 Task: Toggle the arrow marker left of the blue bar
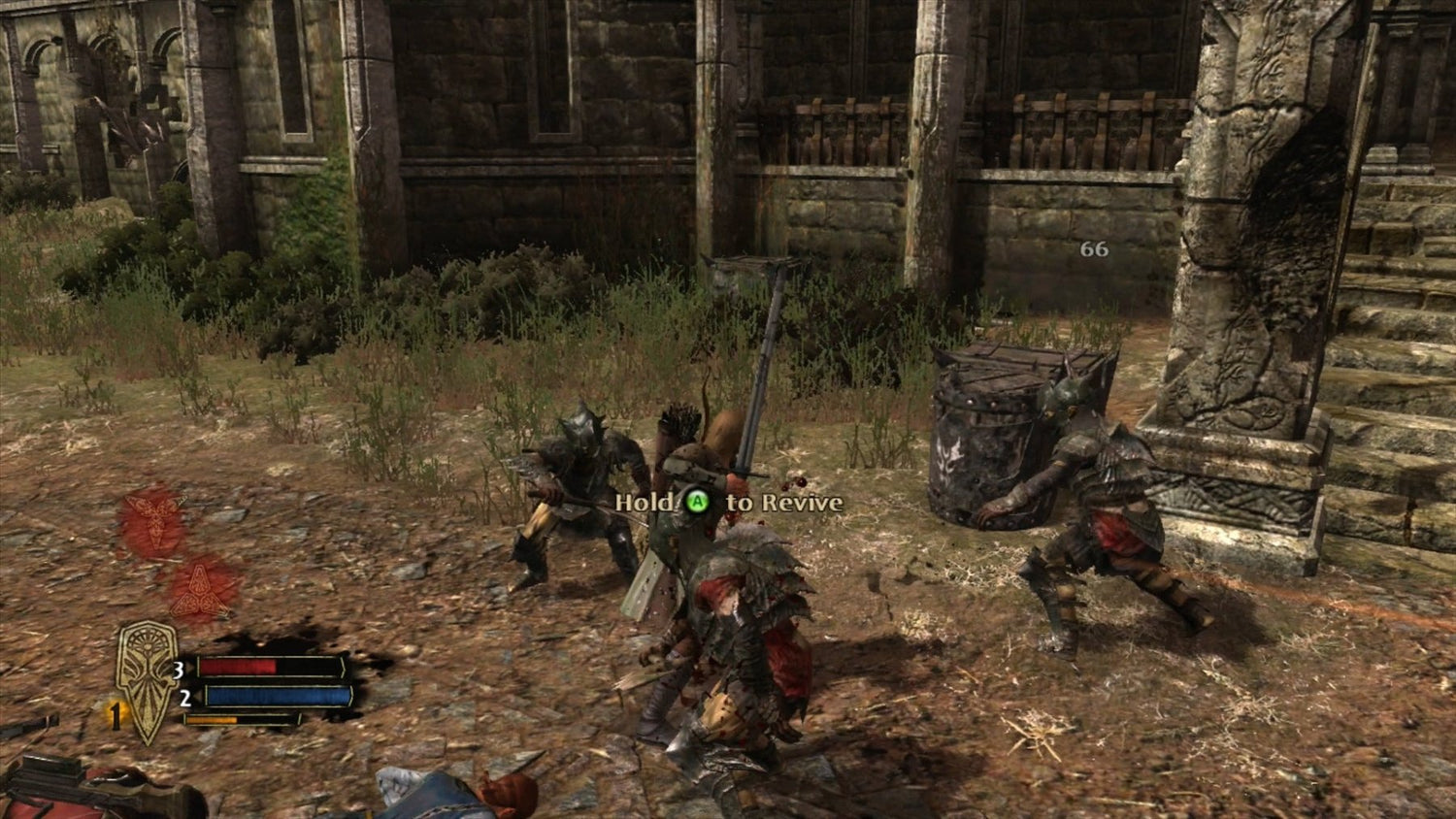[x=199, y=696]
